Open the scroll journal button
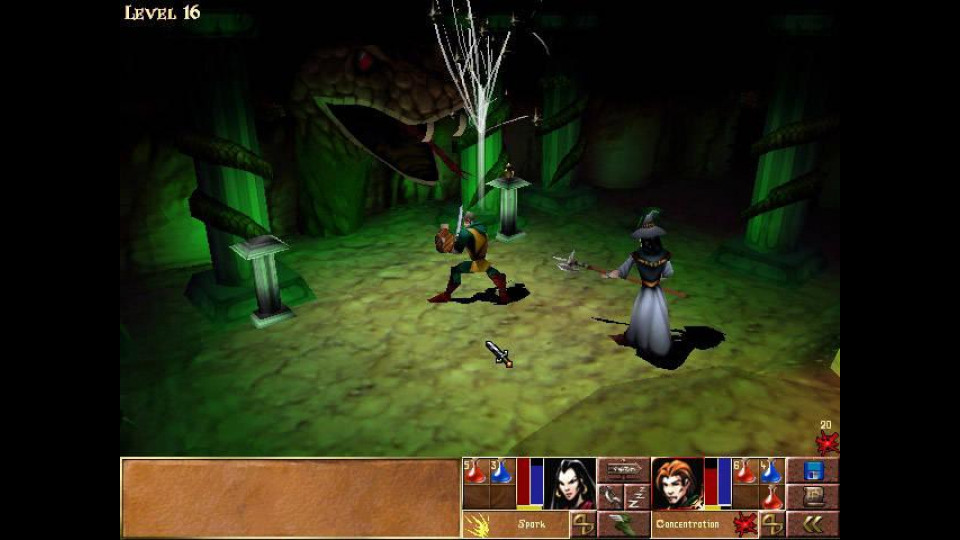The height and width of the screenshot is (540, 960). [x=813, y=497]
